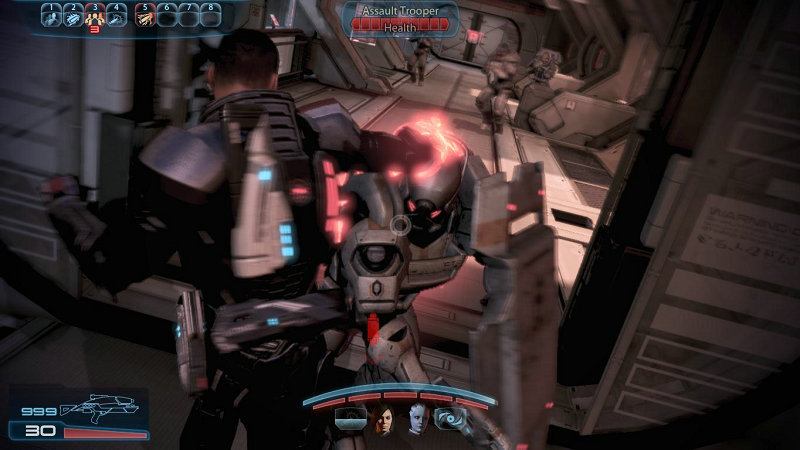Select the grey power icon beside the red-haired squadmate

point(351,420)
